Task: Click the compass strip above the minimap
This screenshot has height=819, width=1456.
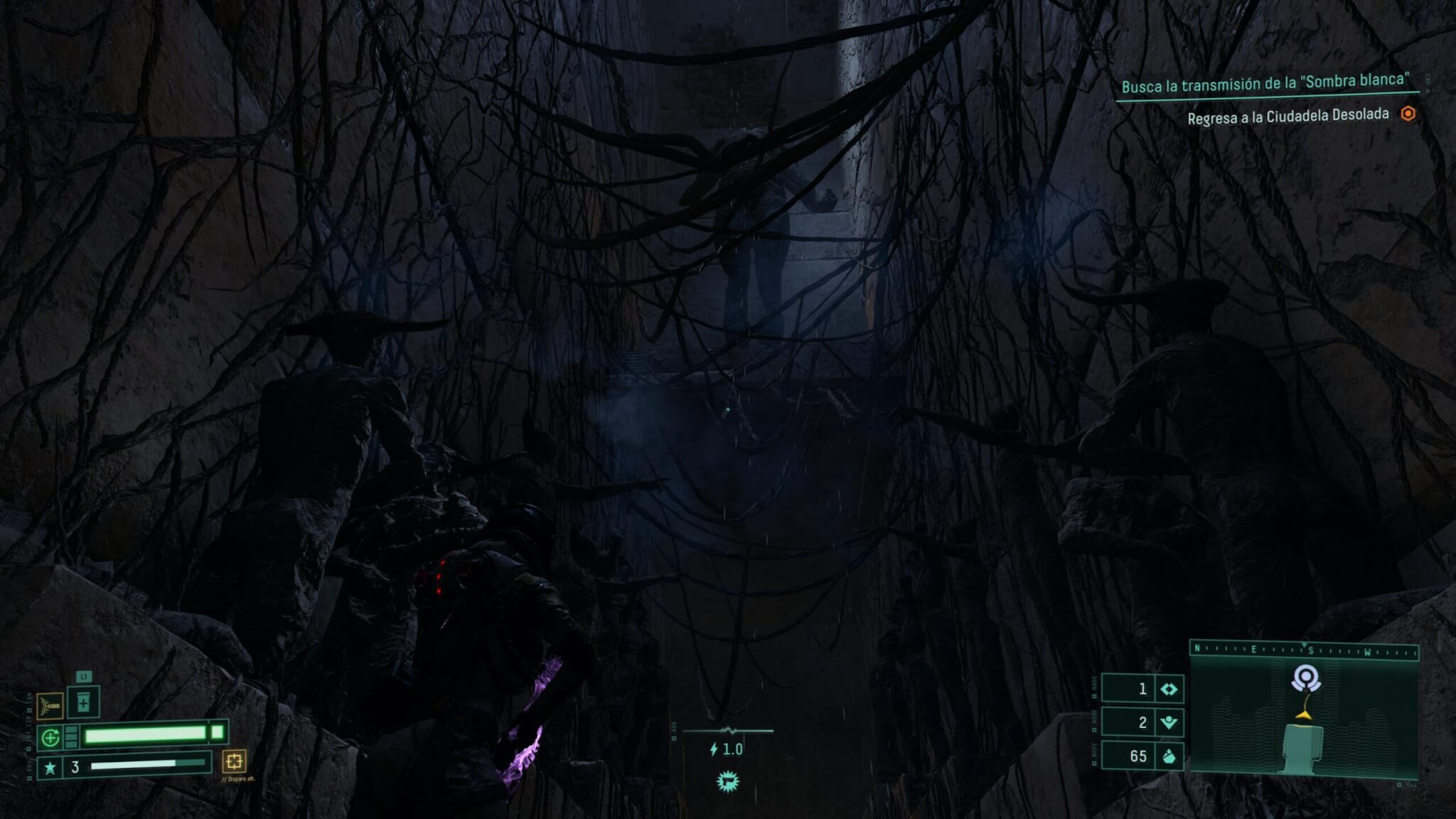Action: [x=1304, y=650]
